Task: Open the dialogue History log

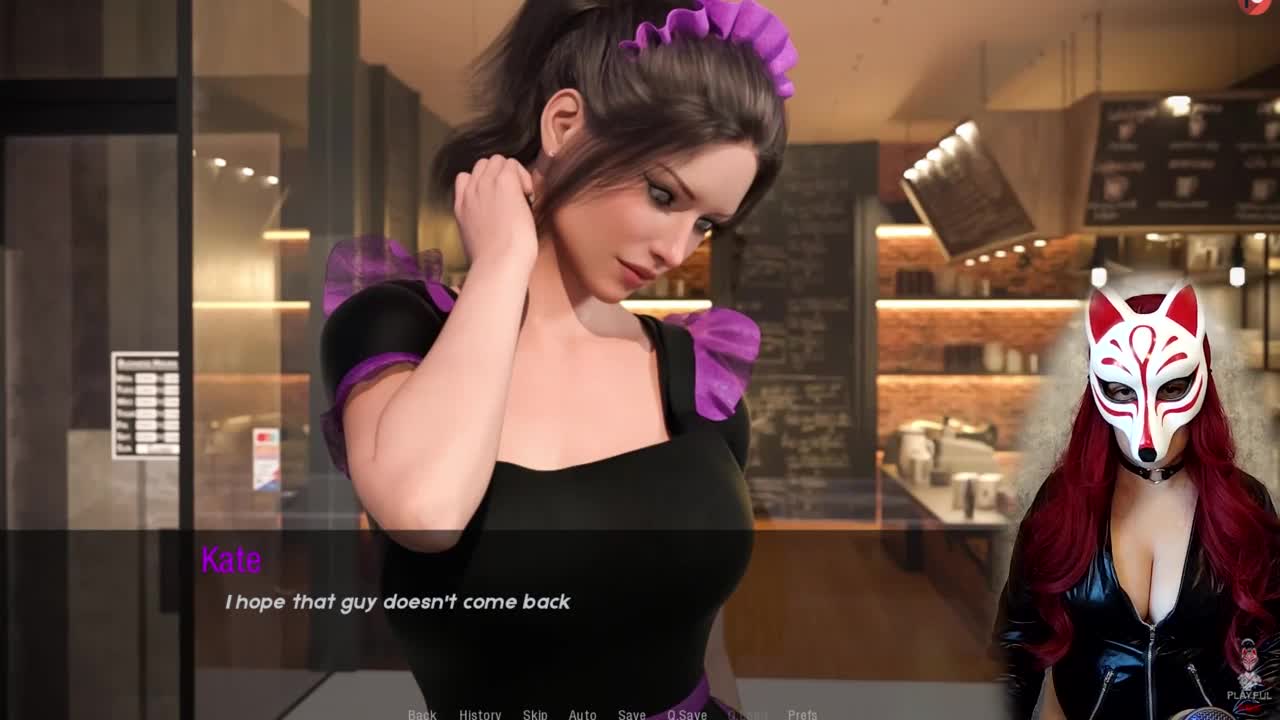Action: click(480, 714)
